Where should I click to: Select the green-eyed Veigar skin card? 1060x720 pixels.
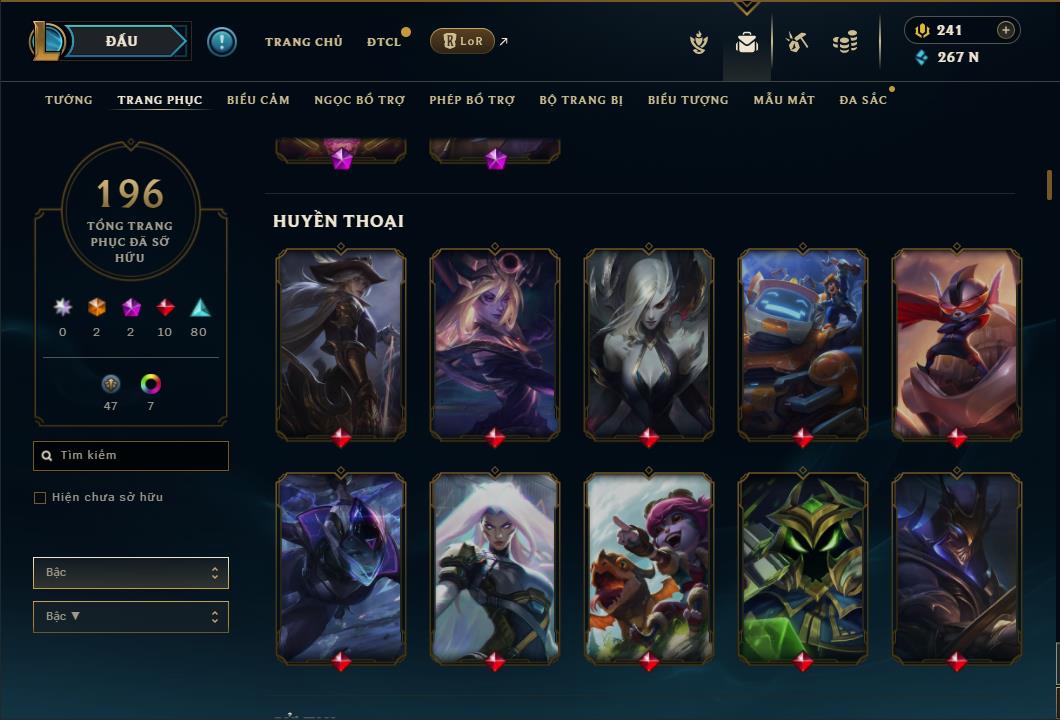(803, 568)
